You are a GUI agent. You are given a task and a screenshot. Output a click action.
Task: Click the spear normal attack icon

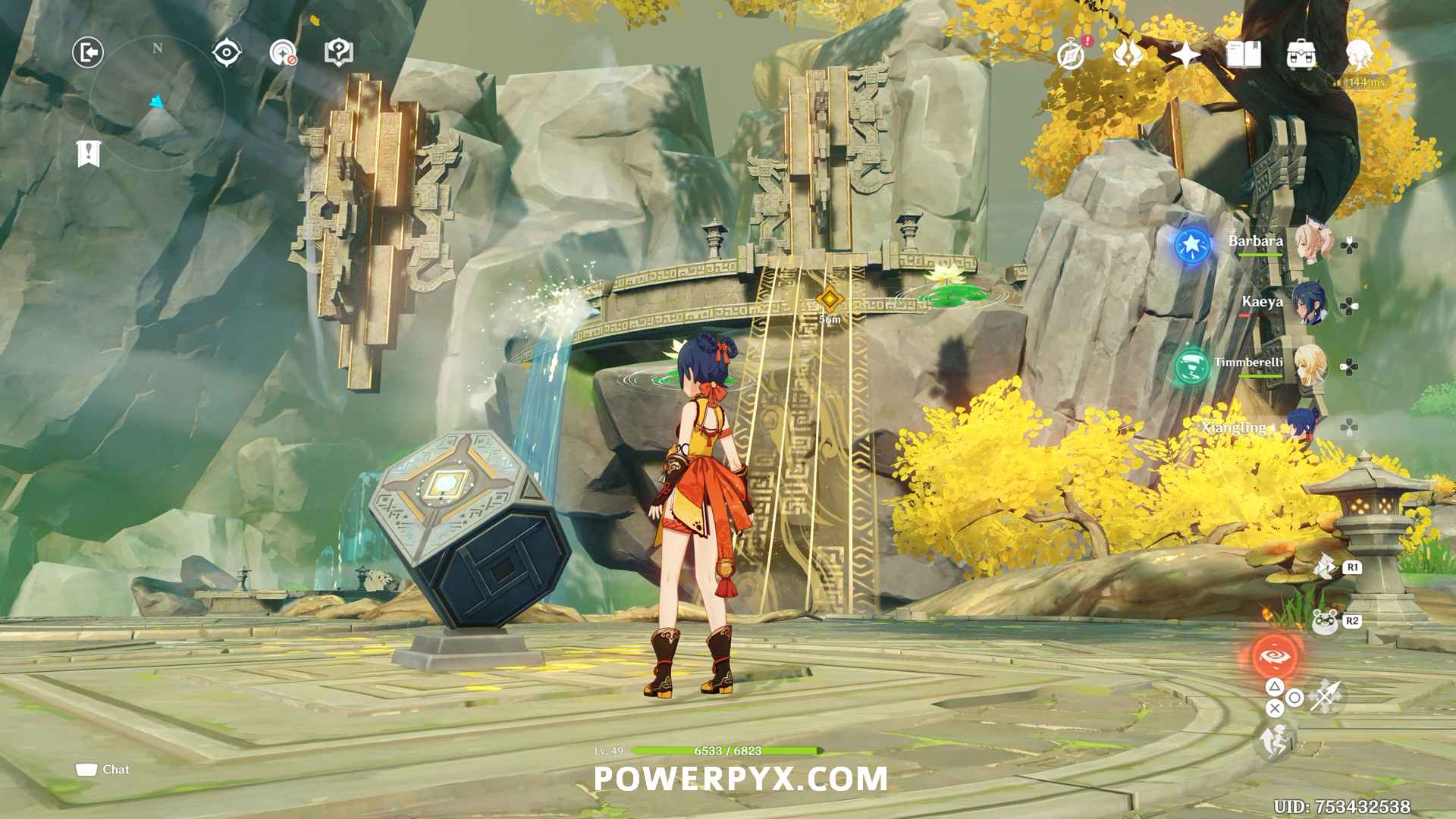[1326, 697]
